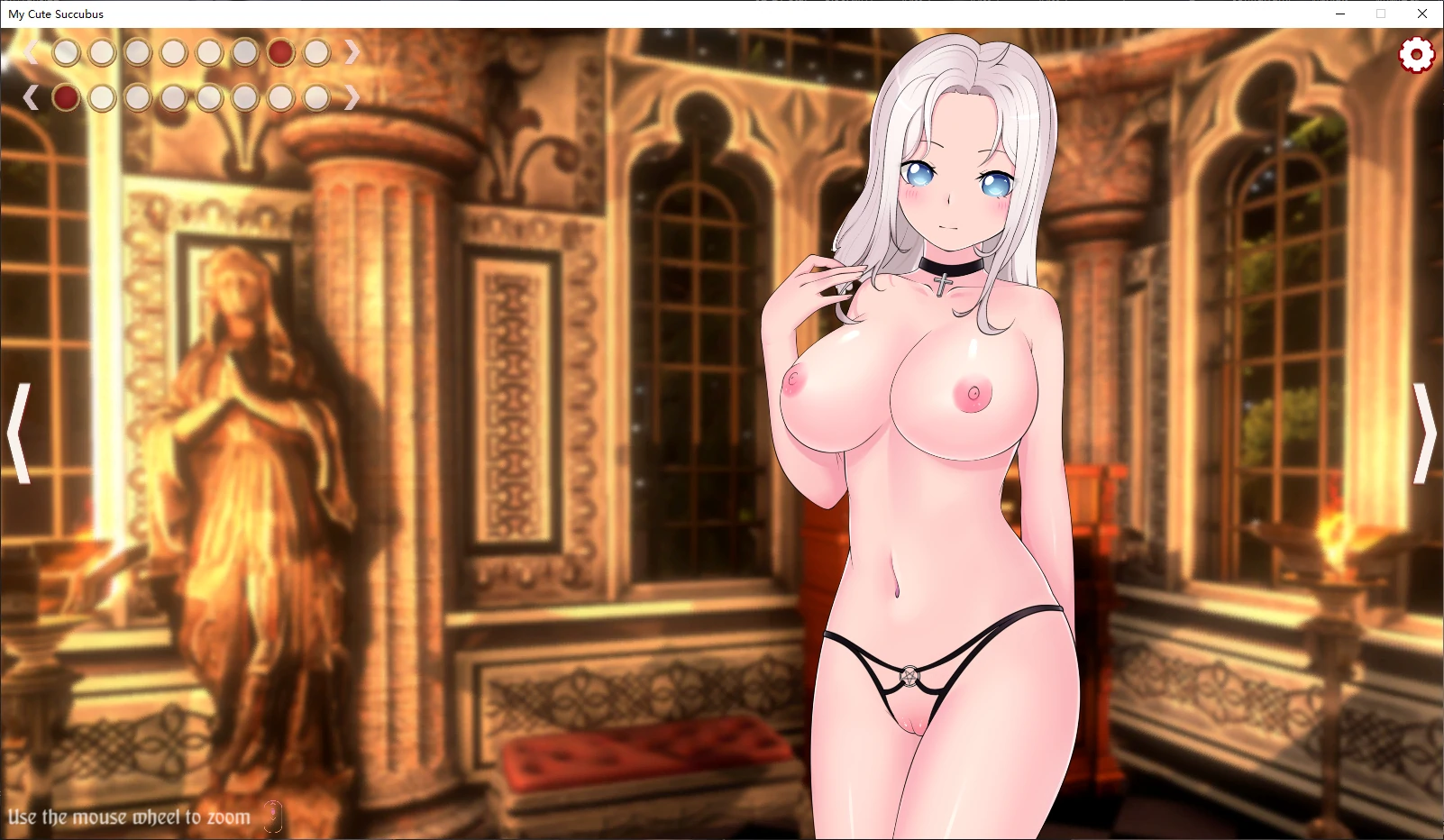The image size is (1444, 840).
Task: Click the right chevron beside the bottom dot row
Action: pos(353,97)
